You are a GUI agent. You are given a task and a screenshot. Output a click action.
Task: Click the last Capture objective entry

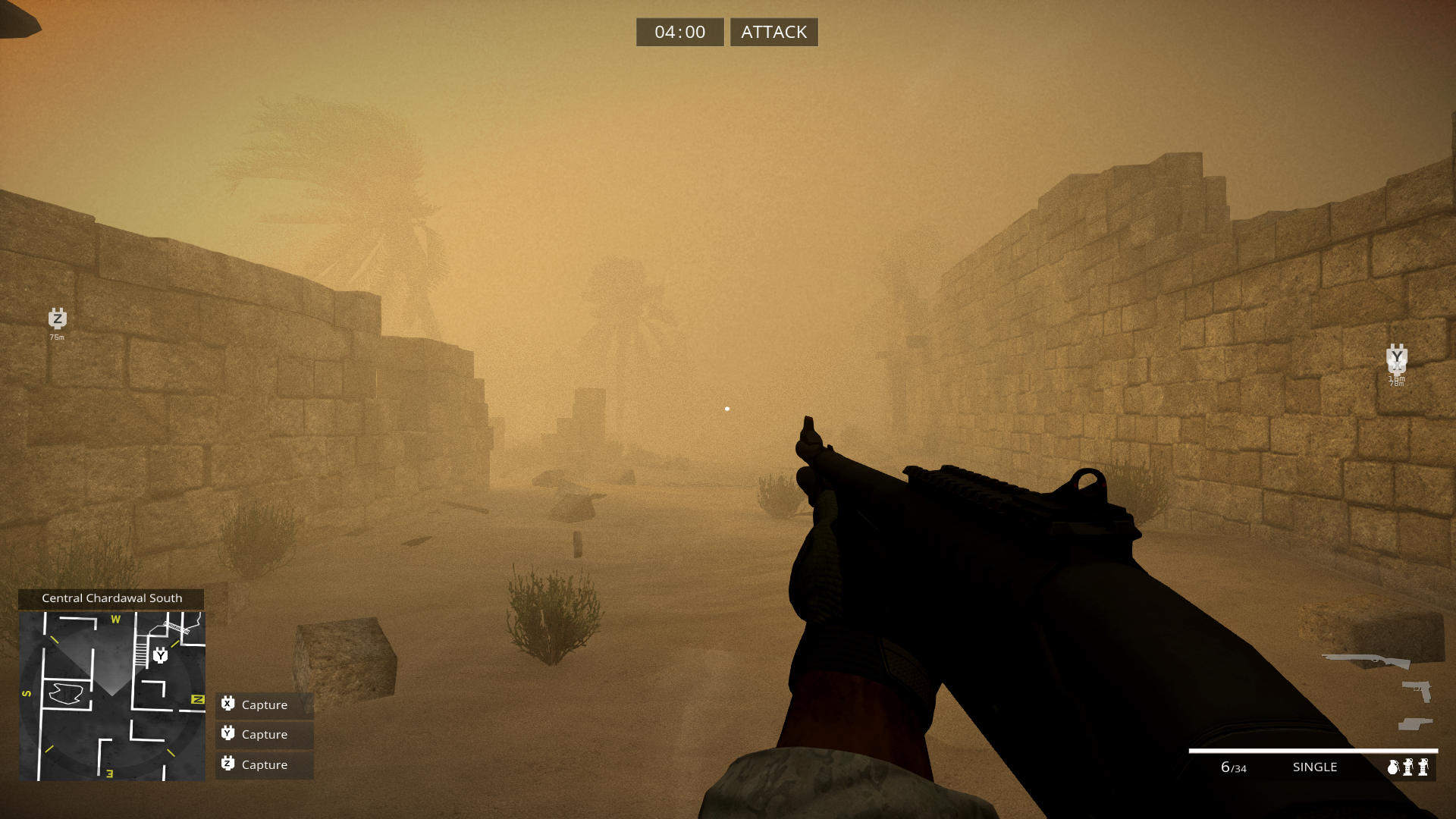point(264,764)
